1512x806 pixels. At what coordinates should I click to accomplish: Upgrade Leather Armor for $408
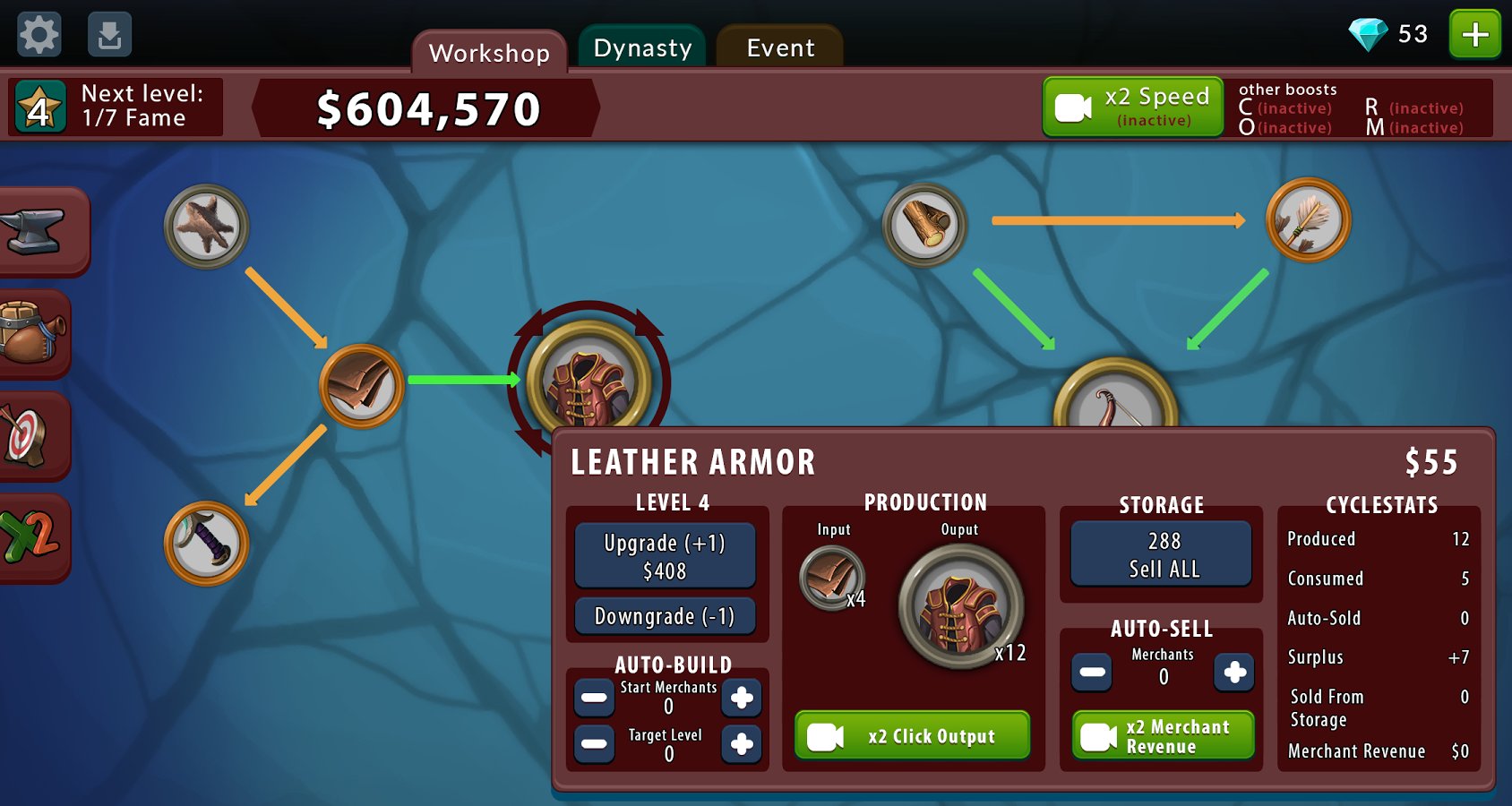point(665,556)
